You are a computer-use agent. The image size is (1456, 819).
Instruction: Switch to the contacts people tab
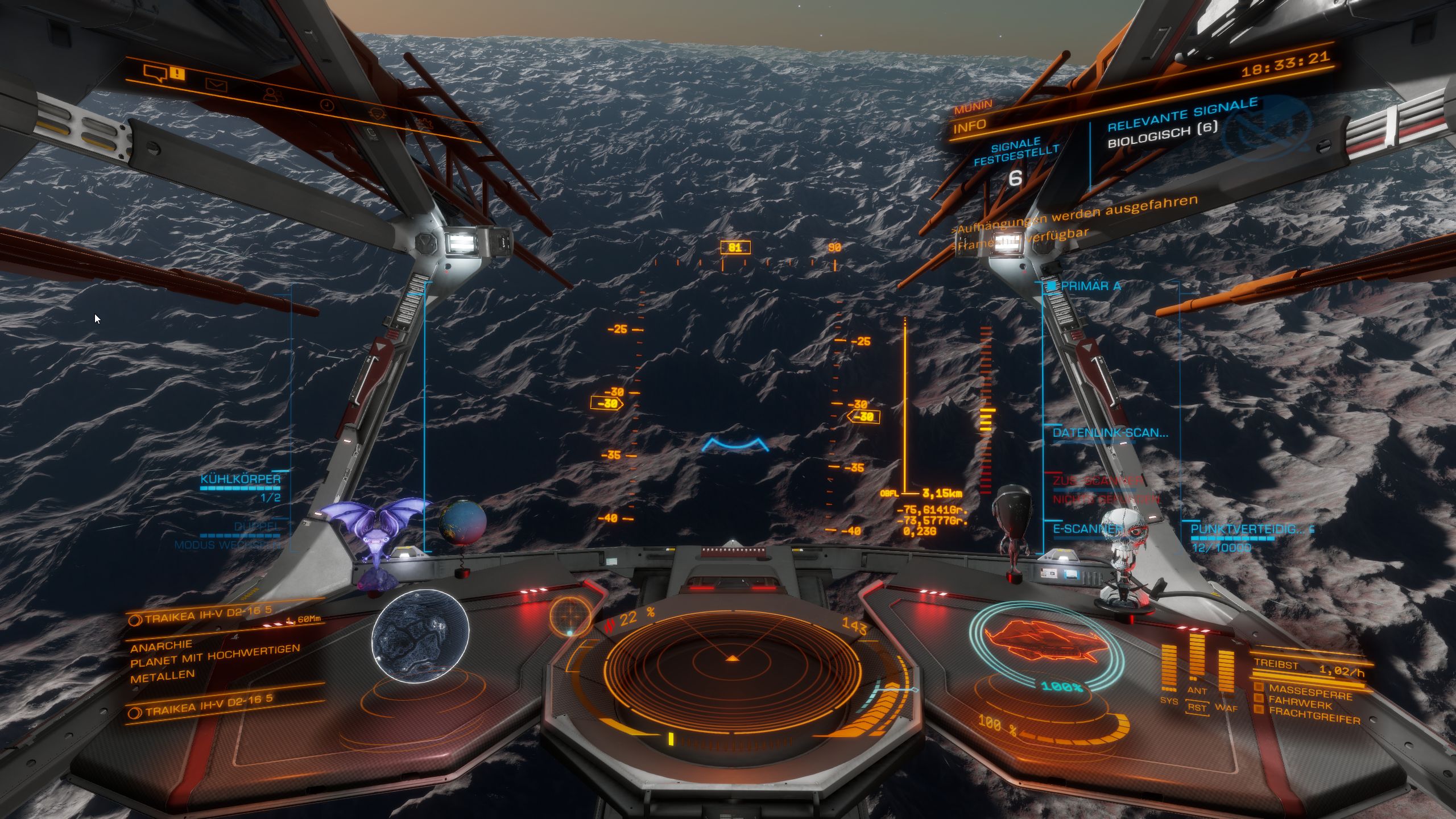pyautogui.click(x=274, y=95)
